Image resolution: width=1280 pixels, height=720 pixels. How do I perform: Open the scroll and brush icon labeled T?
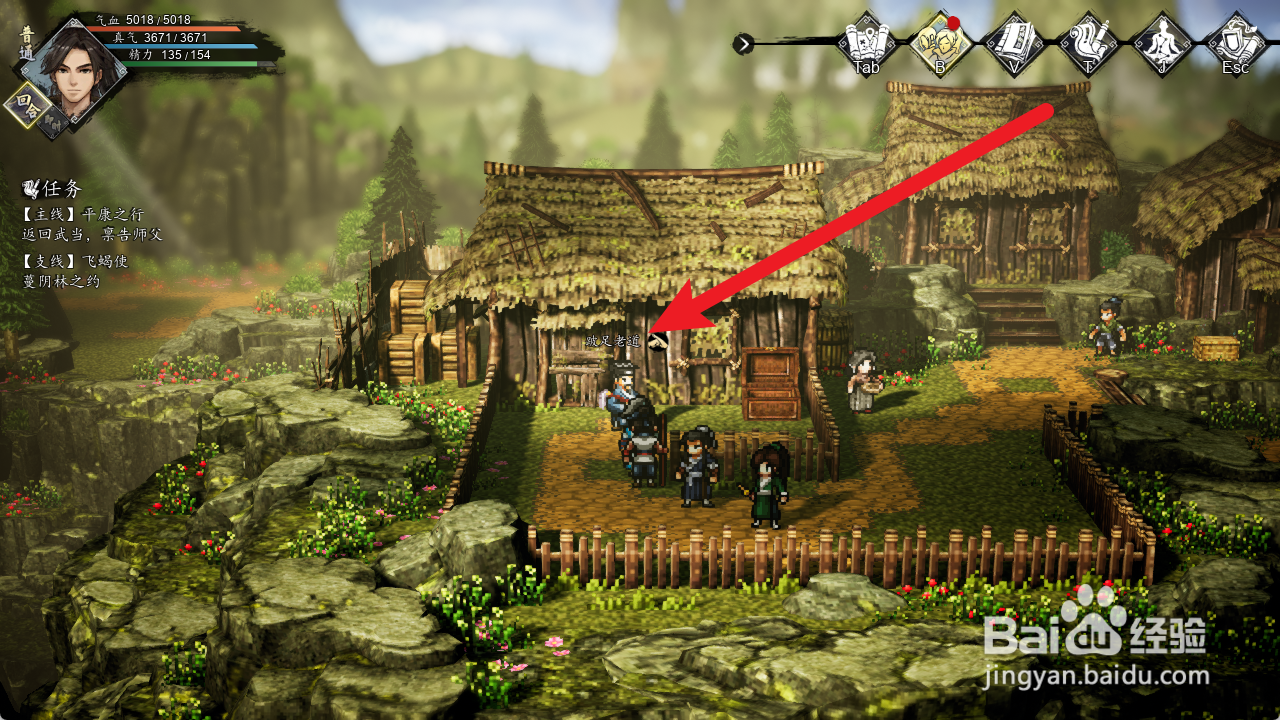click(1087, 42)
